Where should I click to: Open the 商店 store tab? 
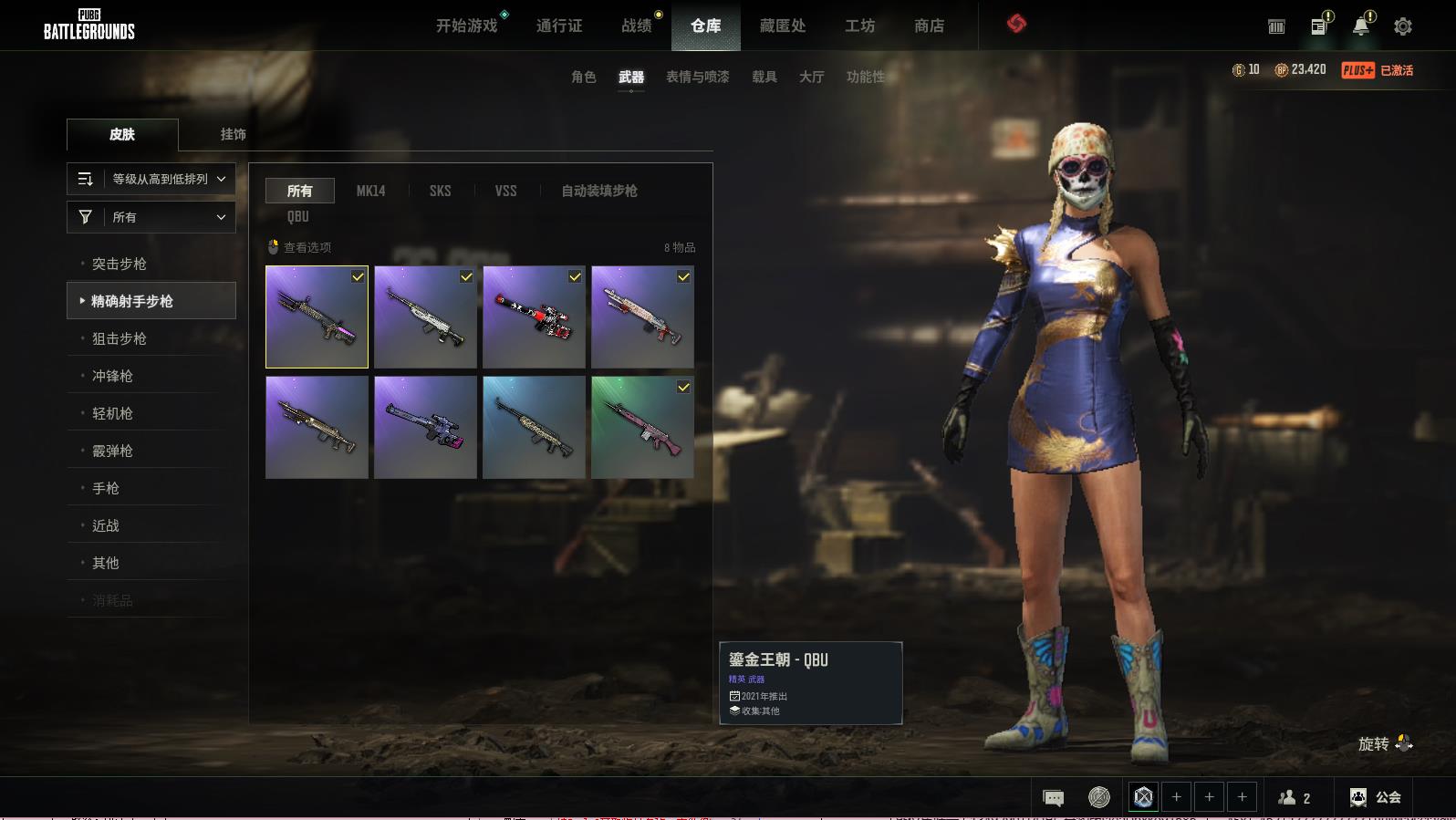[x=929, y=26]
